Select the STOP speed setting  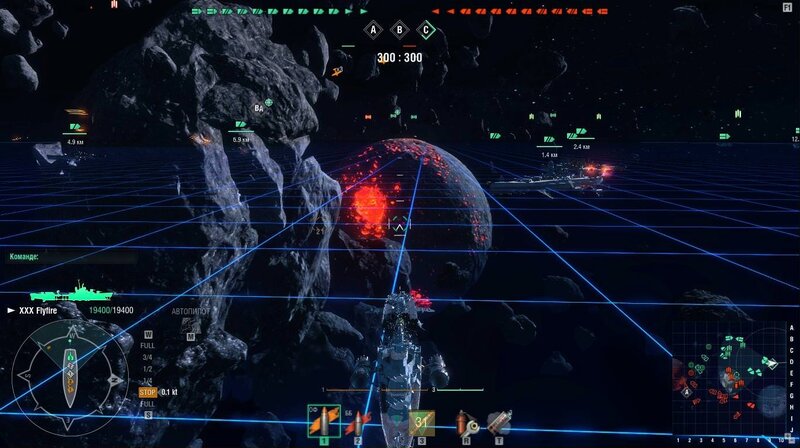point(147,392)
